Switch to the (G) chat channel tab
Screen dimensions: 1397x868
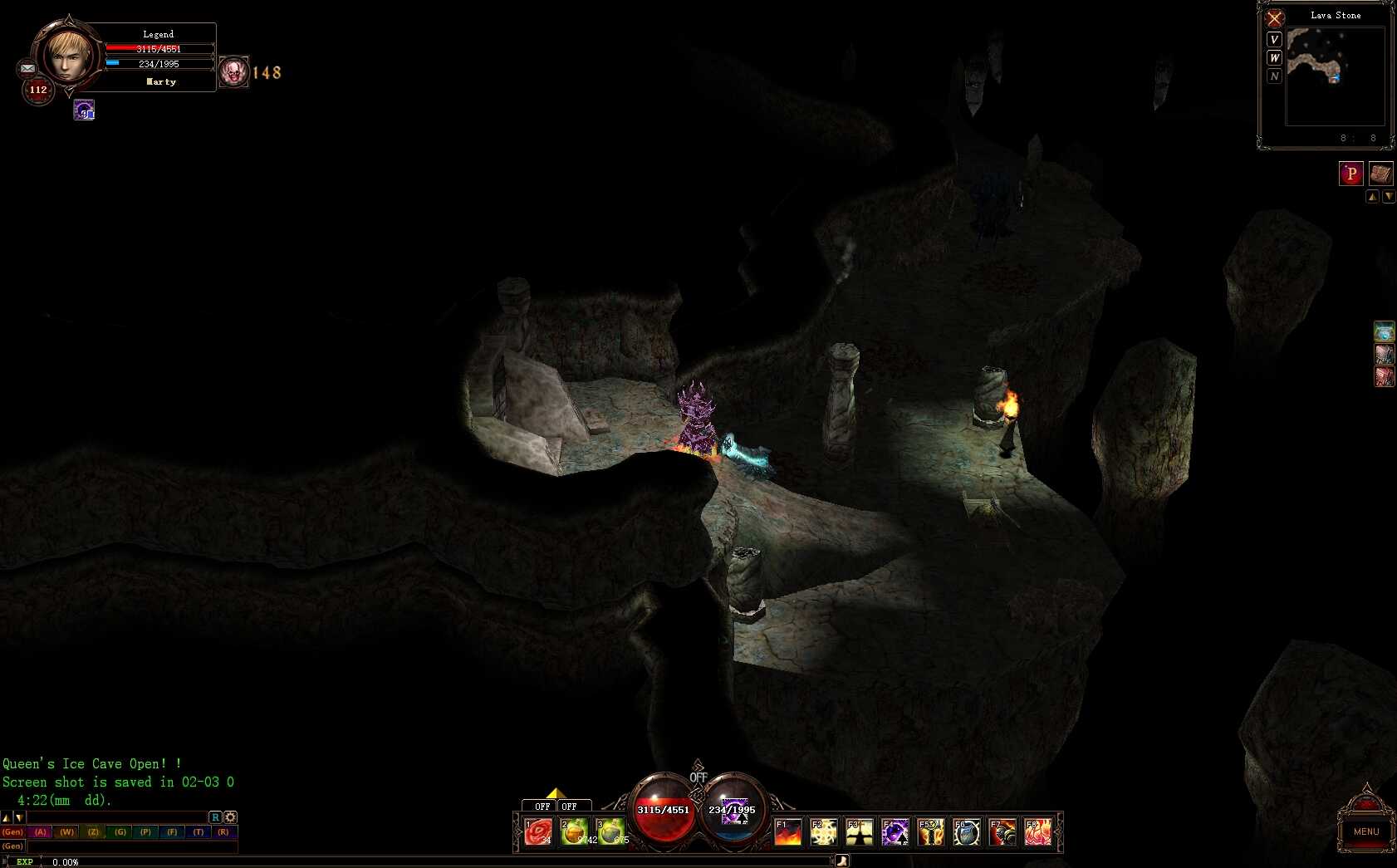click(120, 831)
